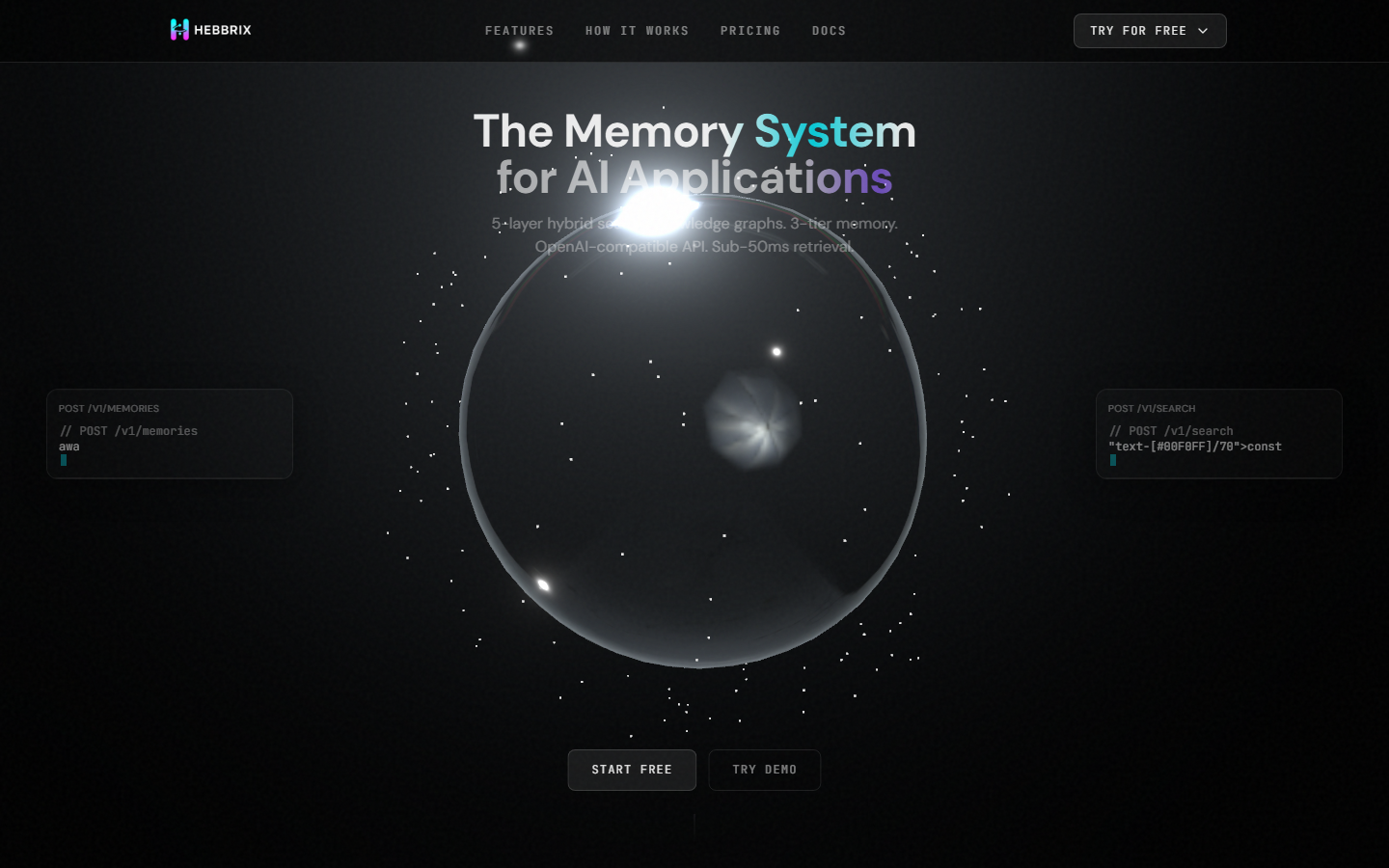Click HOW IT WORKS in the header
The height and width of the screenshot is (868, 1389).
[637, 30]
